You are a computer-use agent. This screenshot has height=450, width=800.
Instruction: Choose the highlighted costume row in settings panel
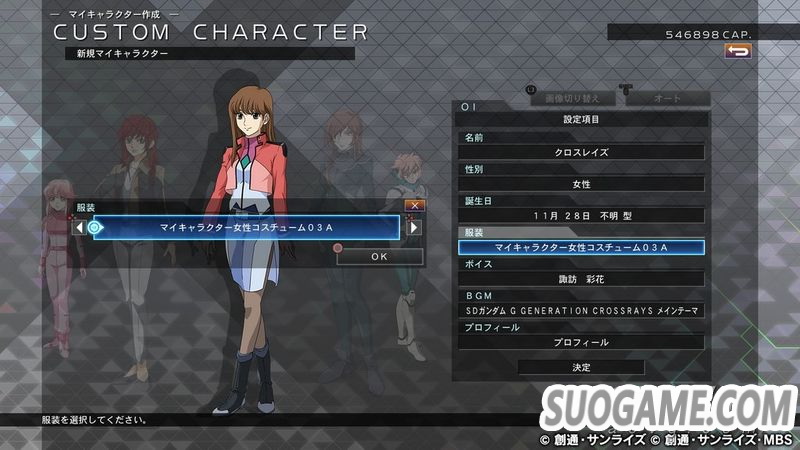[581, 247]
